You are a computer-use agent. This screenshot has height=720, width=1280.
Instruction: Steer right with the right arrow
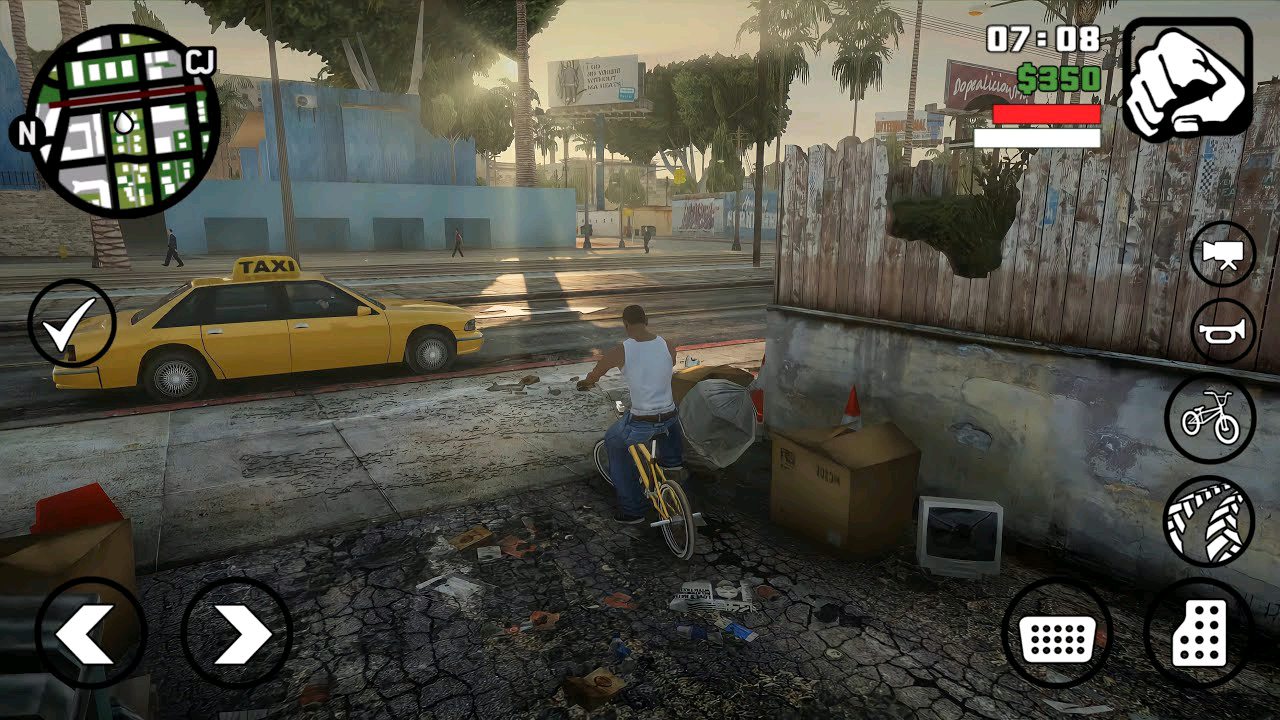(237, 633)
